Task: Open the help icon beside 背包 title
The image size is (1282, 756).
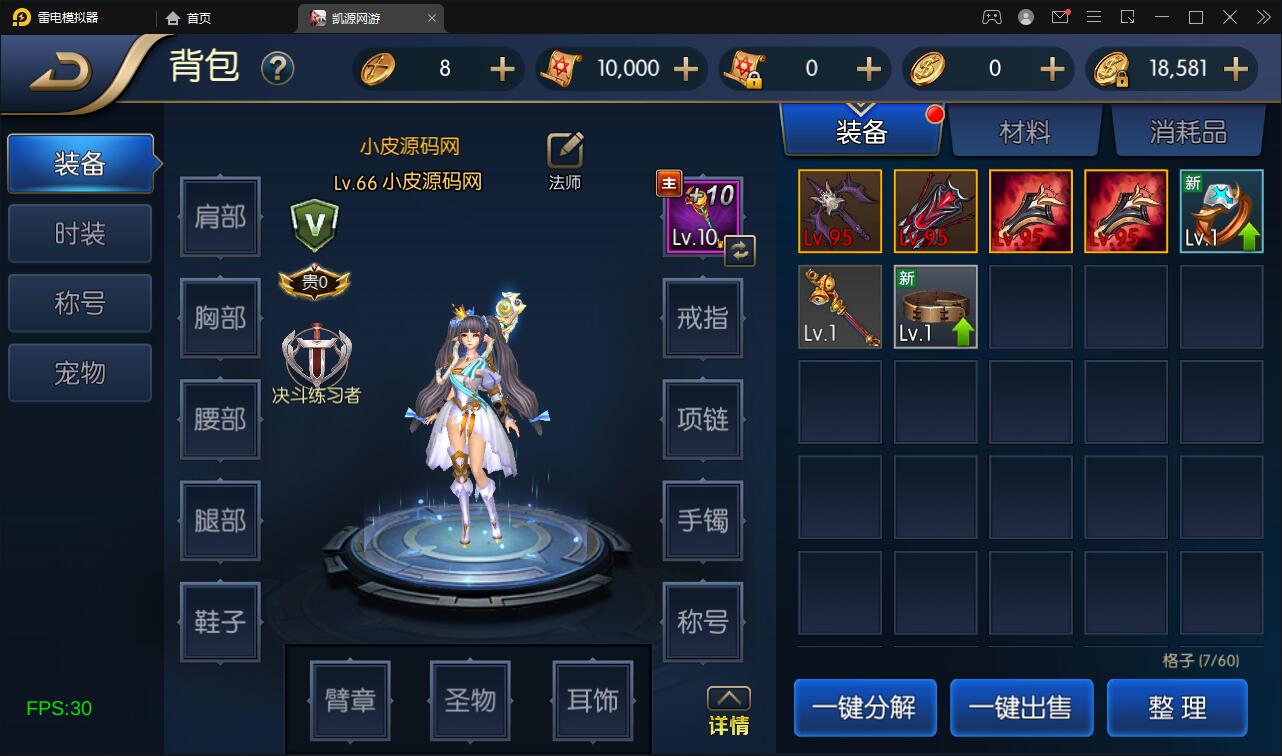Action: pyautogui.click(x=278, y=68)
